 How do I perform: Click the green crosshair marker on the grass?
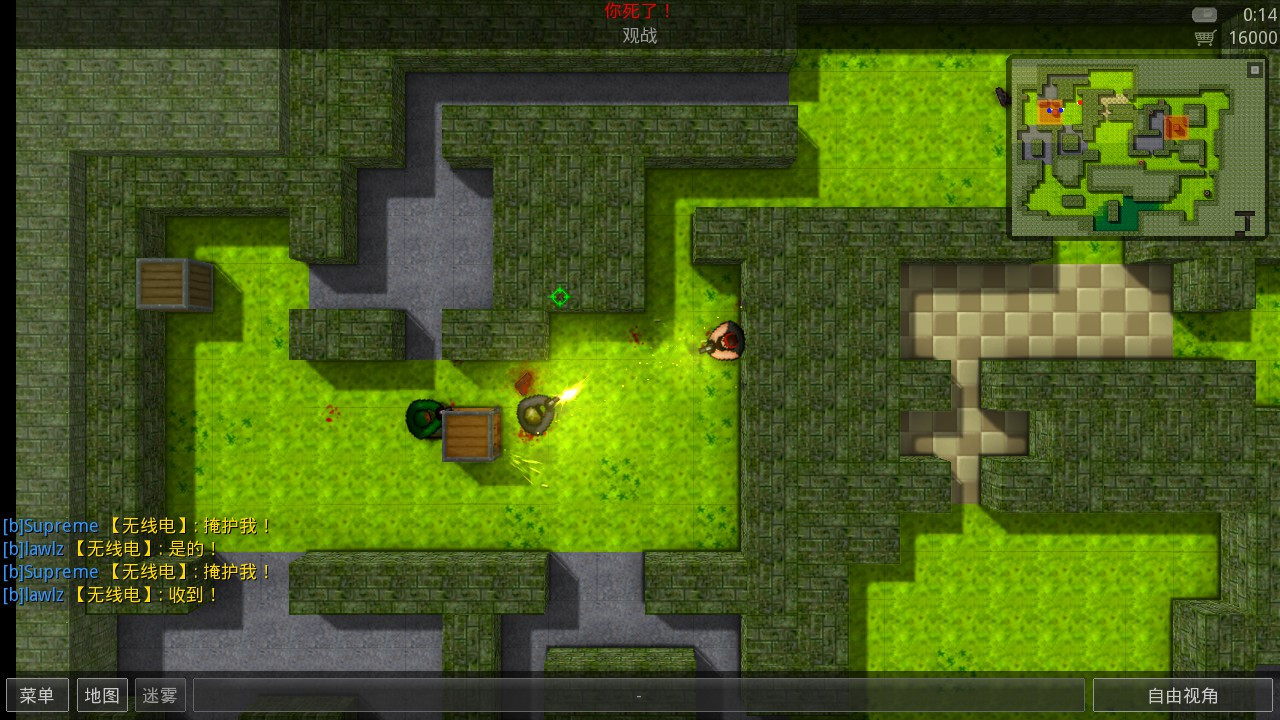560,297
